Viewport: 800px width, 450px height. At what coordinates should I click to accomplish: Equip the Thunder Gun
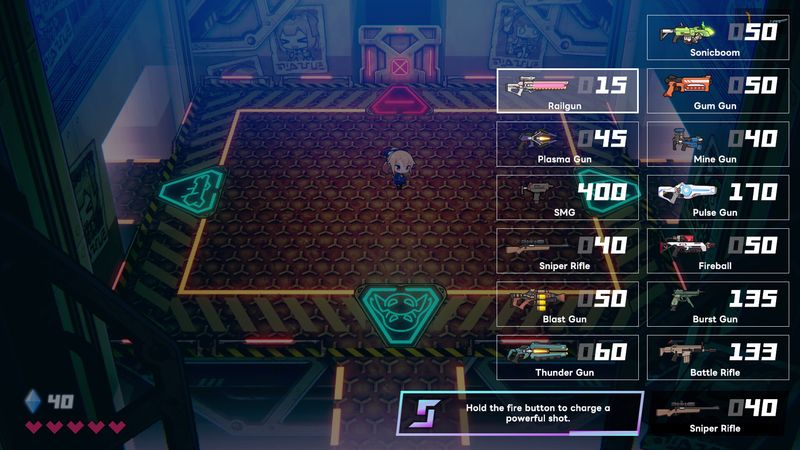point(567,357)
